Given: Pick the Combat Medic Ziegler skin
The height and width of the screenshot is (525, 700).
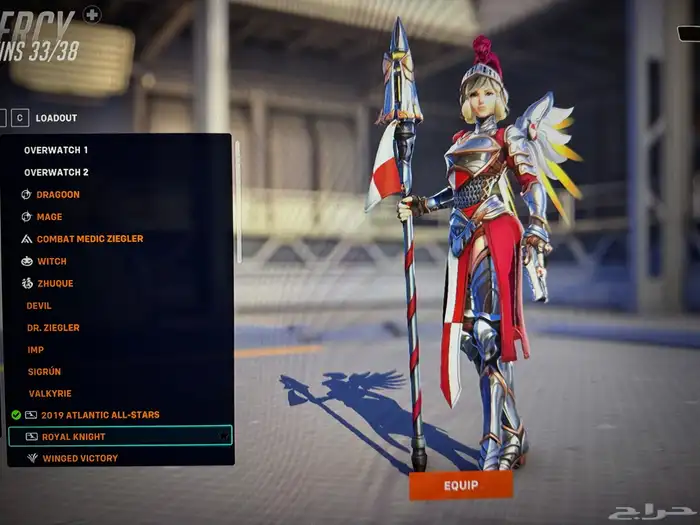Looking at the screenshot, I should 89,239.
